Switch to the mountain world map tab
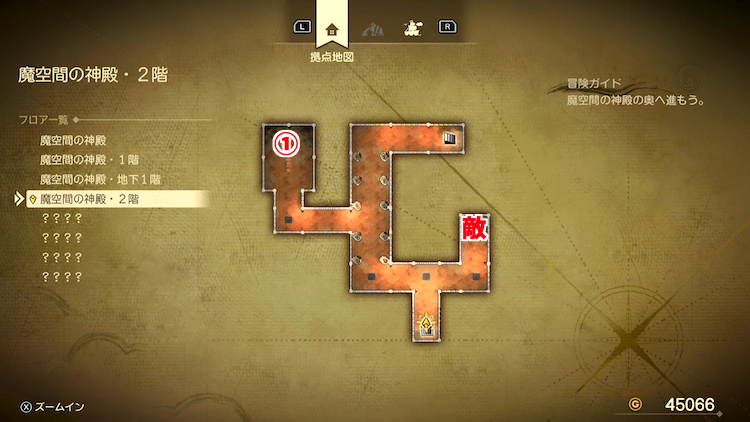 click(x=372, y=27)
